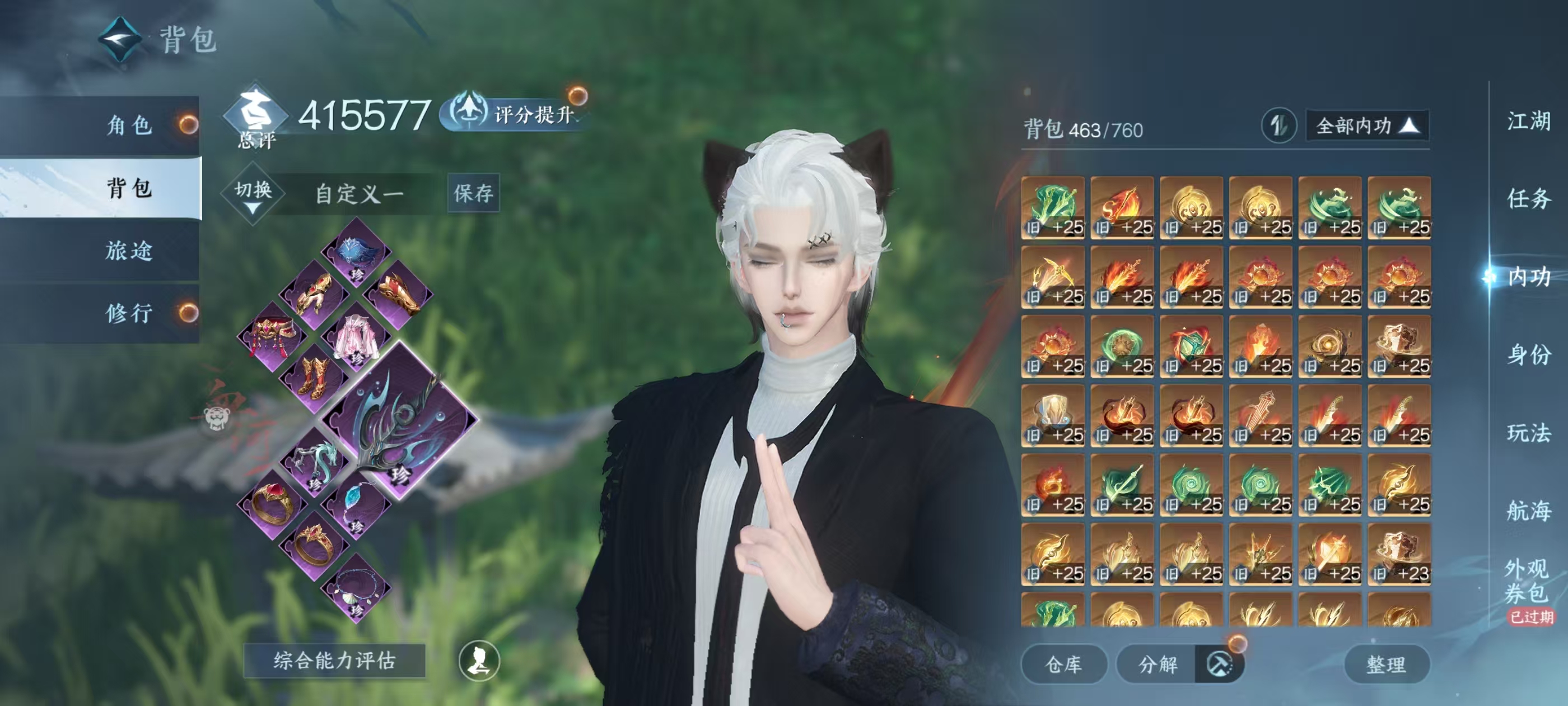Viewport: 1568px width, 706px height.
Task: Open the 切换 loadout switcher
Action: 253,194
